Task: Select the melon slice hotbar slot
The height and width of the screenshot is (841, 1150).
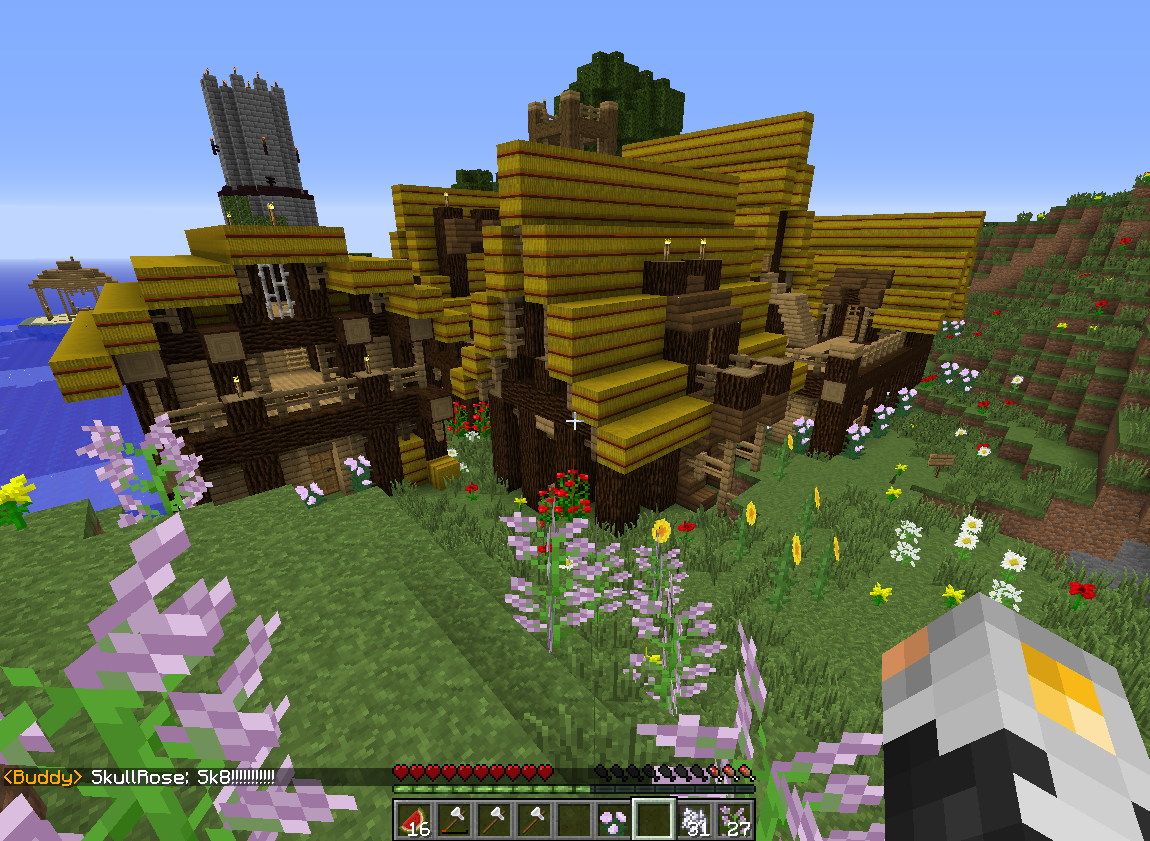Action: [x=413, y=820]
